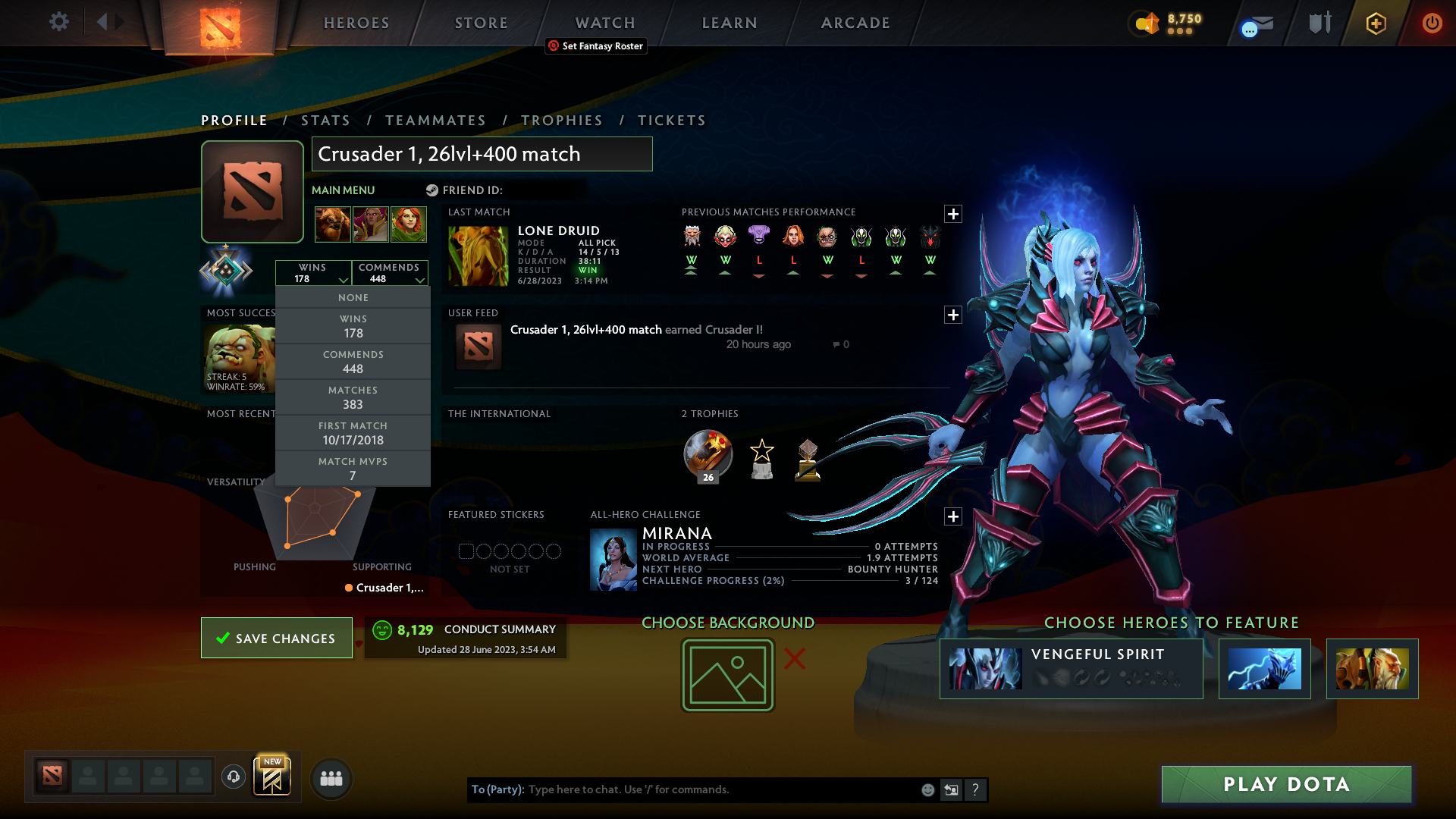Image resolution: width=1456 pixels, height=819 pixels.
Task: Open the COMMENDS dropdown chevron
Action: [x=419, y=280]
